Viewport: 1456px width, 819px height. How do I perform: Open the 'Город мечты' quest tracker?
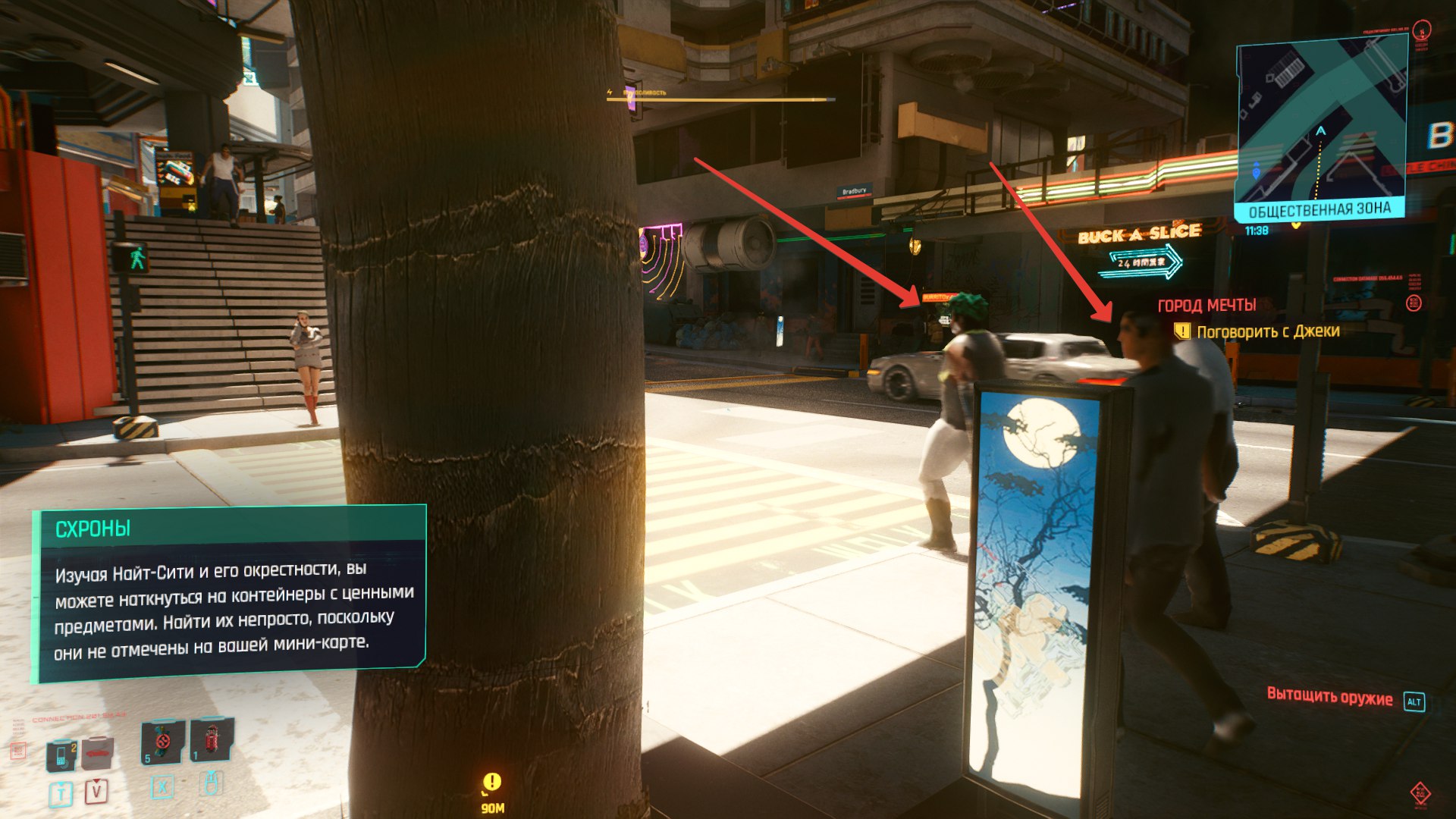point(1207,306)
